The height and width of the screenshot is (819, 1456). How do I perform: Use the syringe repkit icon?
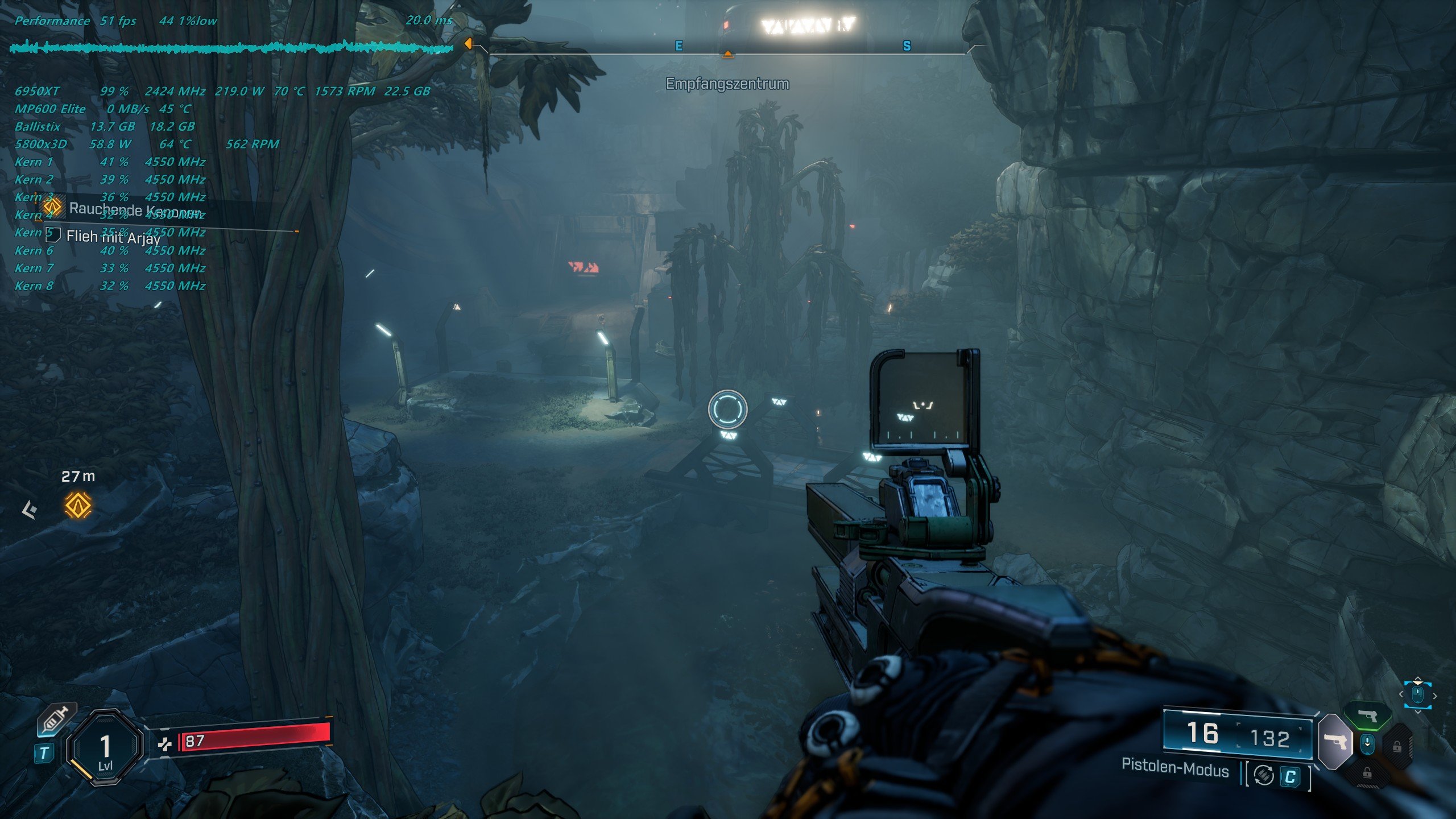56,721
